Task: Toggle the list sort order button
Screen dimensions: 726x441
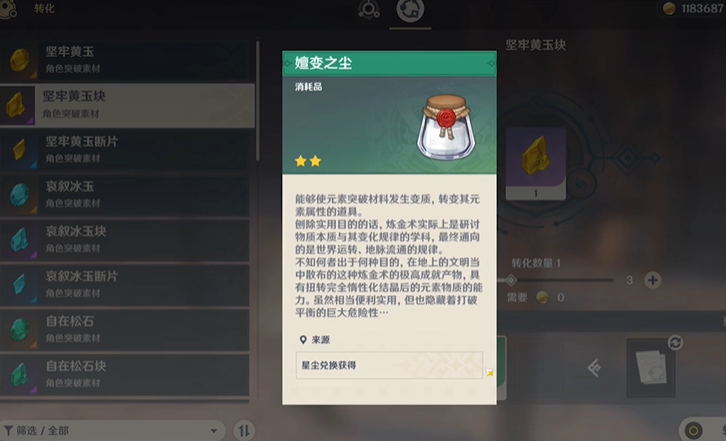Action: point(245,430)
